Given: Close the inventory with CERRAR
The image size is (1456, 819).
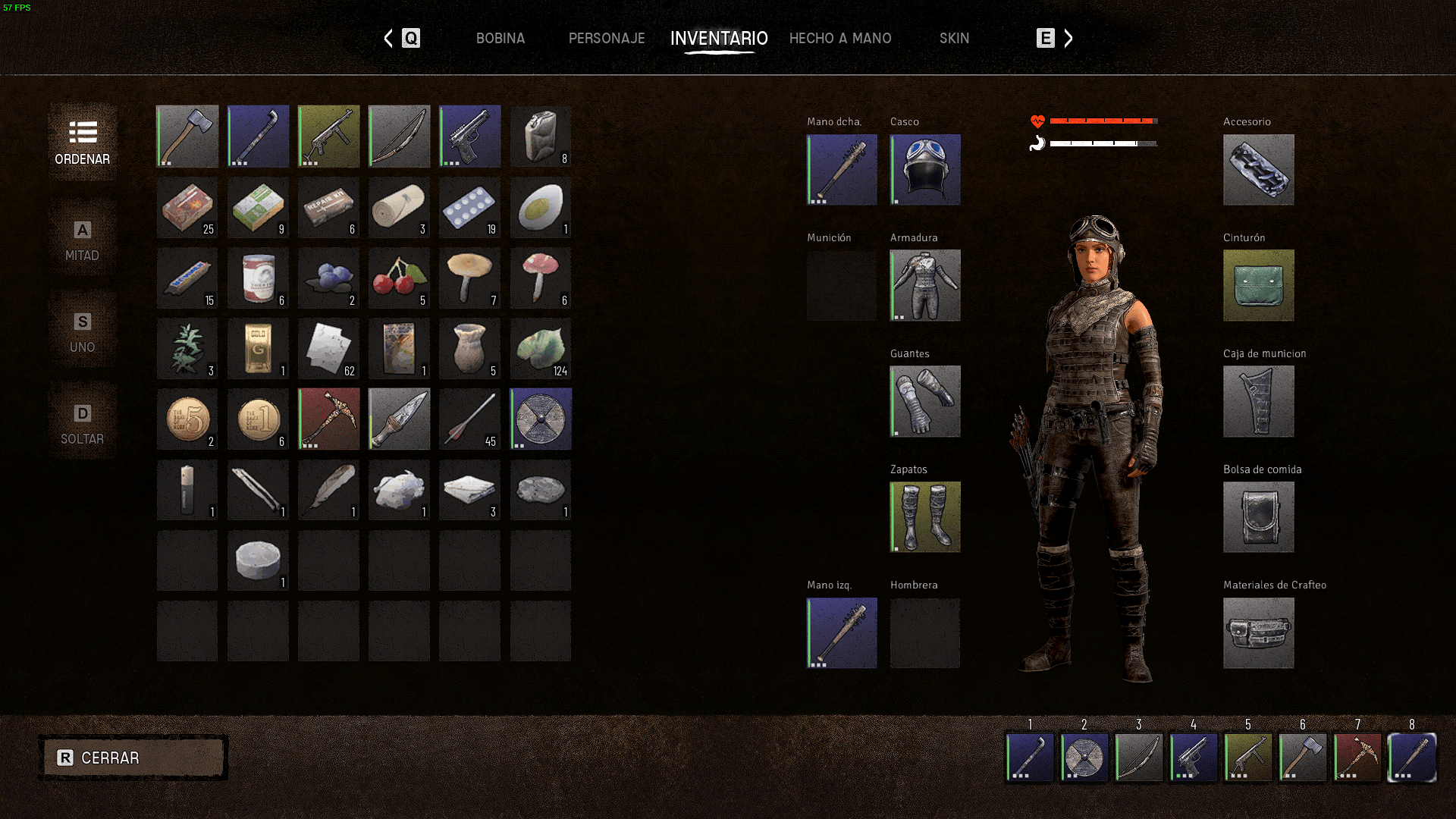Looking at the screenshot, I should (x=133, y=758).
